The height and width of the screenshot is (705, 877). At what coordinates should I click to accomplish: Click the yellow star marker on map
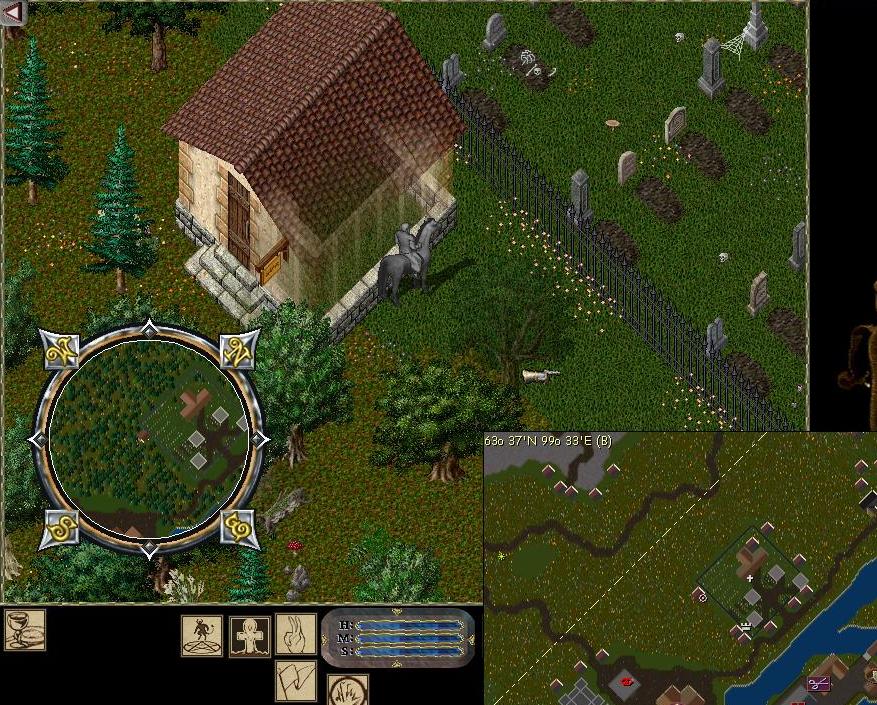[500, 556]
